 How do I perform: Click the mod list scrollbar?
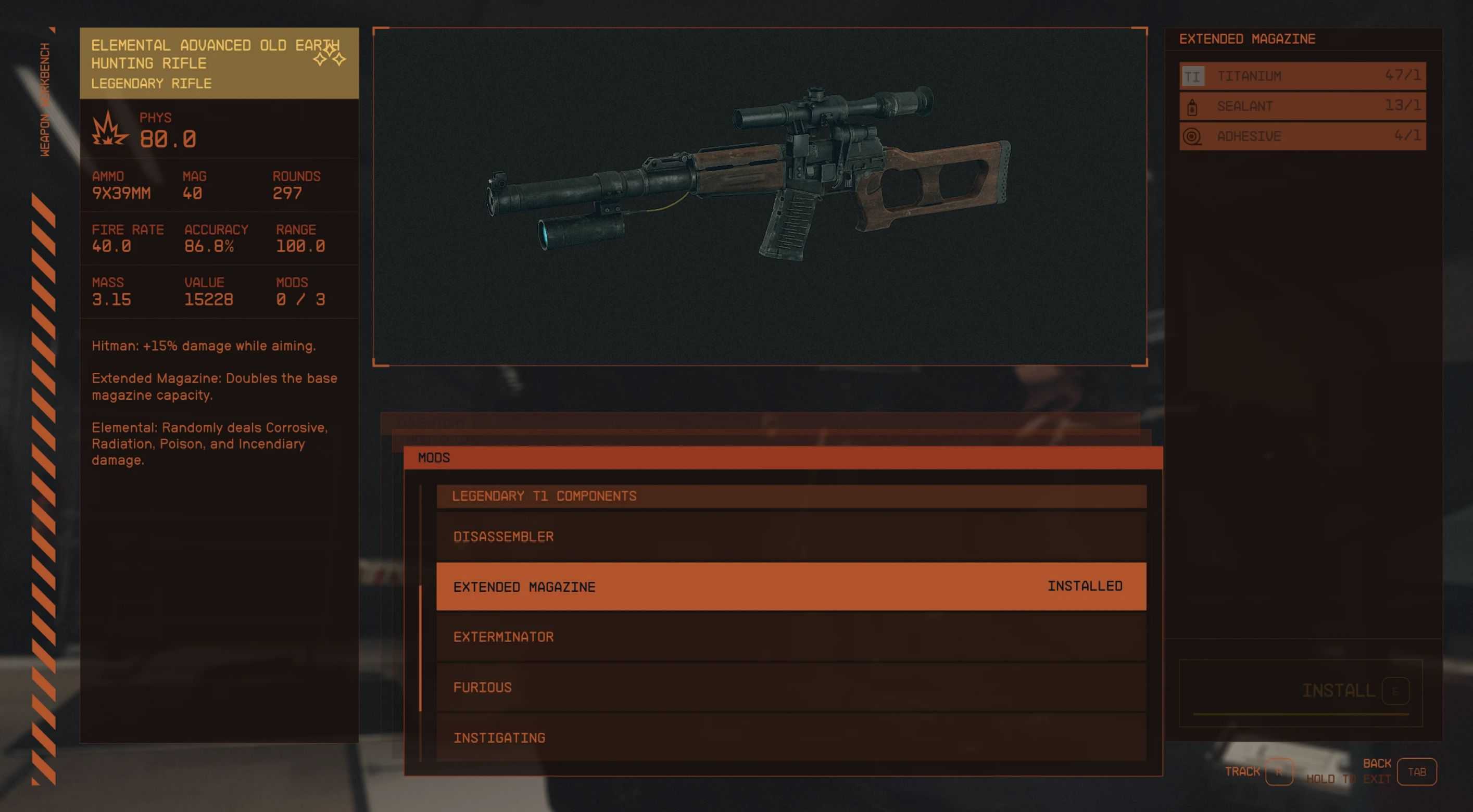420,649
